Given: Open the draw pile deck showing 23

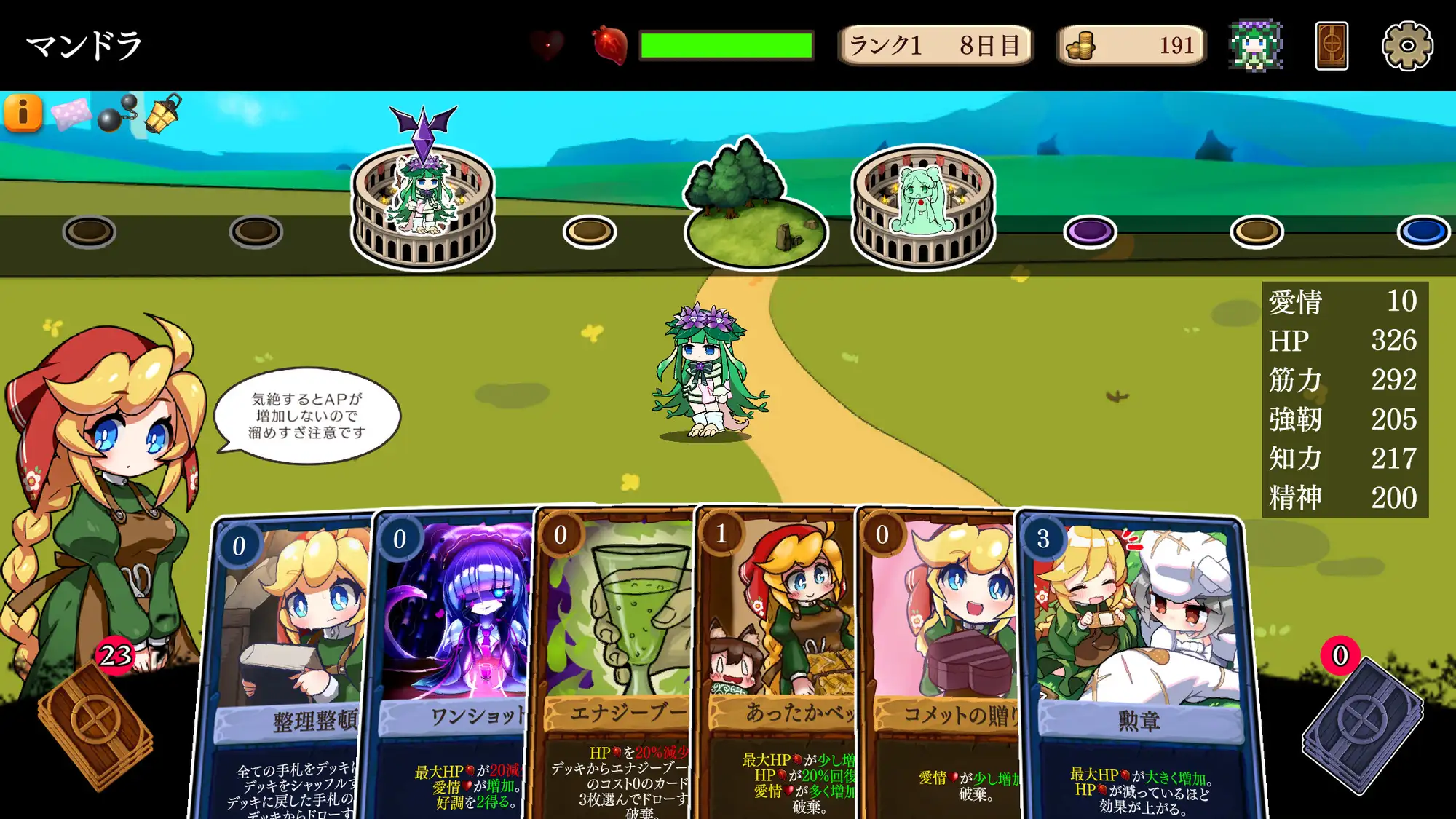Looking at the screenshot, I should tap(95, 724).
